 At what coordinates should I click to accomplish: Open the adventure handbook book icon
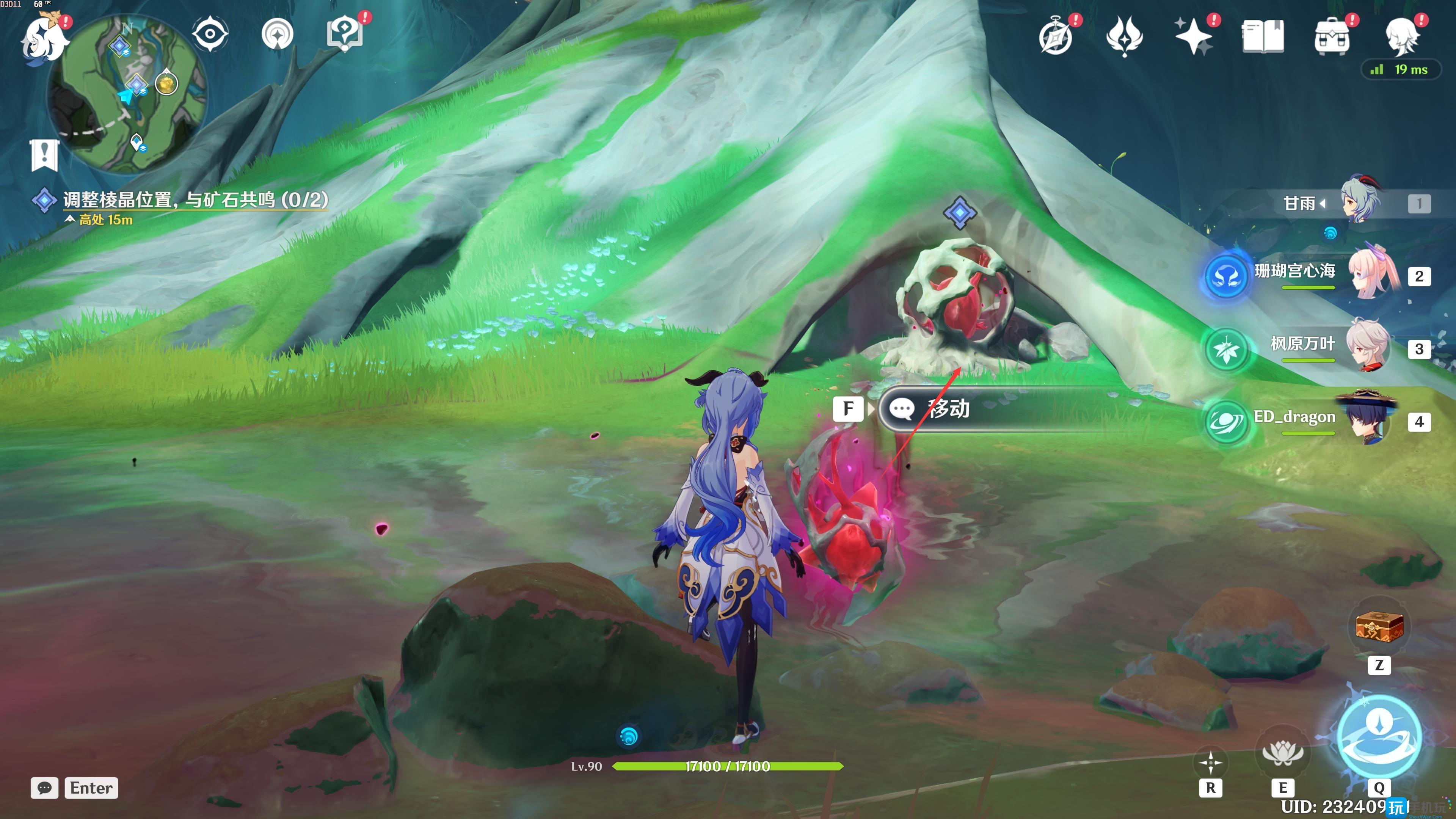[1262, 37]
